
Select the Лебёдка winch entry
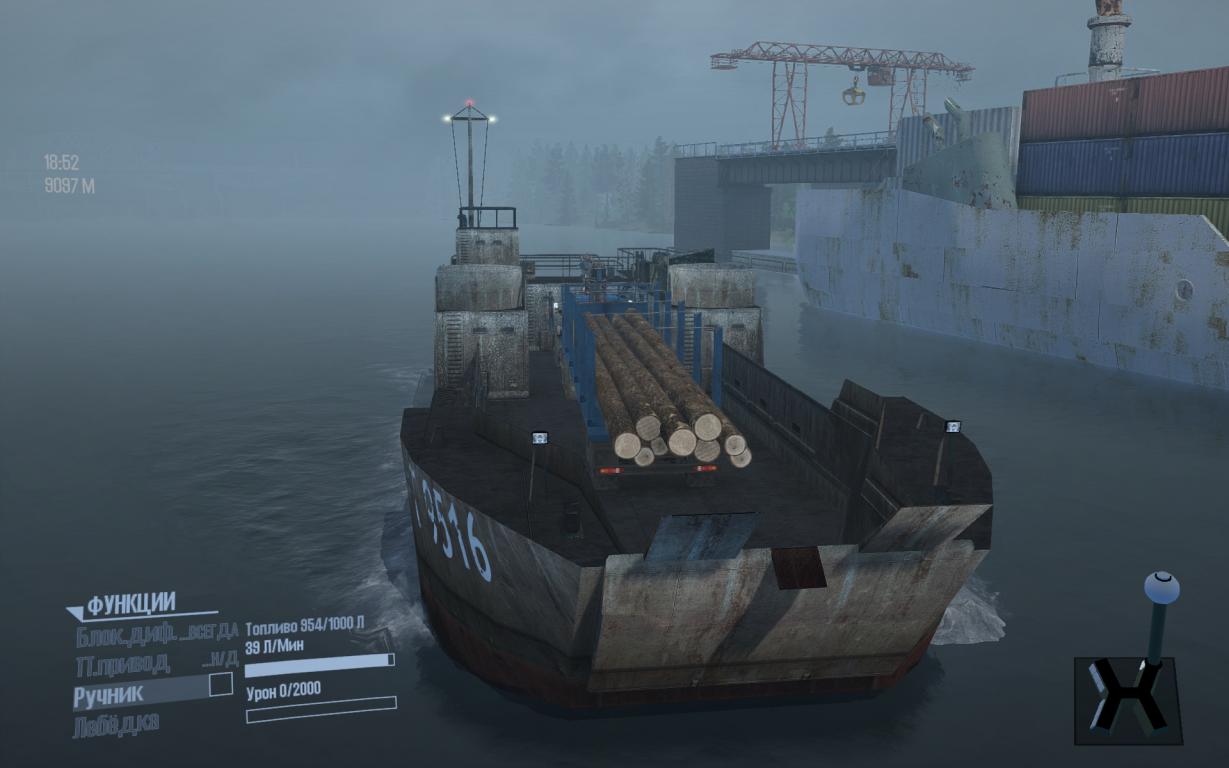pos(116,724)
